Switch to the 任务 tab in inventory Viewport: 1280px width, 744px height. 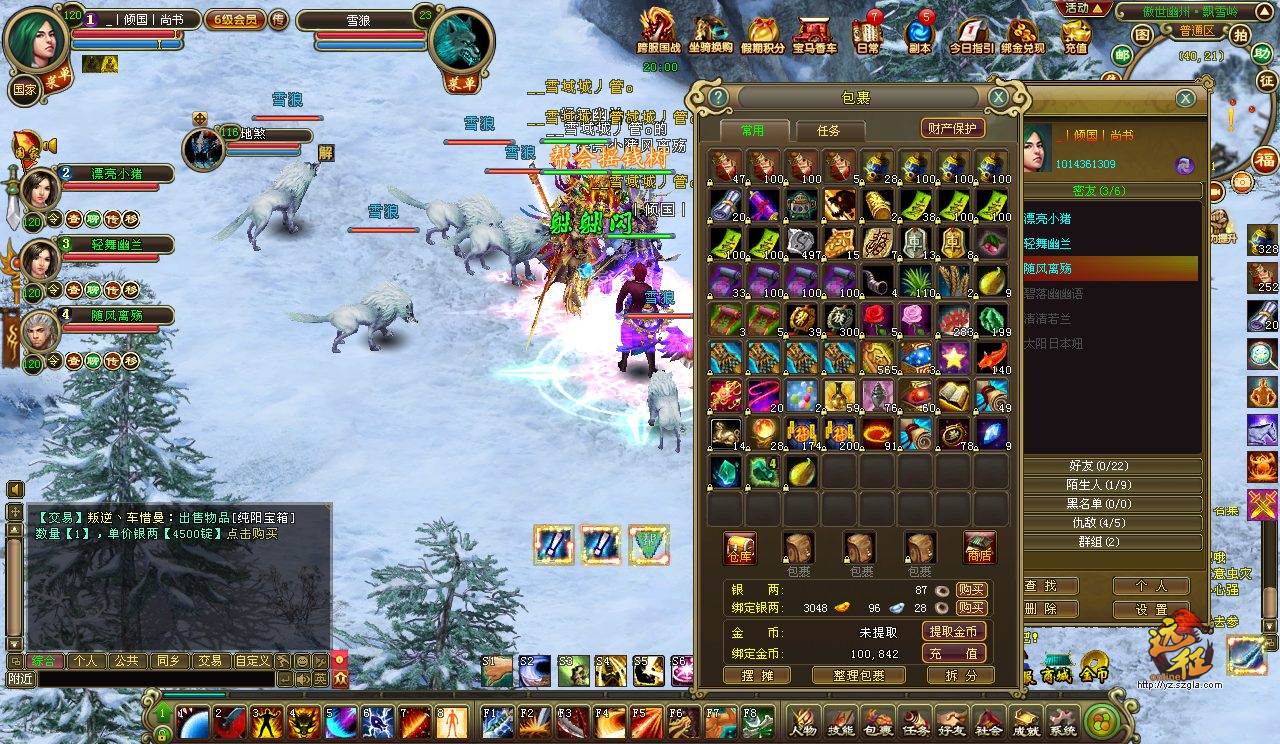click(x=828, y=130)
